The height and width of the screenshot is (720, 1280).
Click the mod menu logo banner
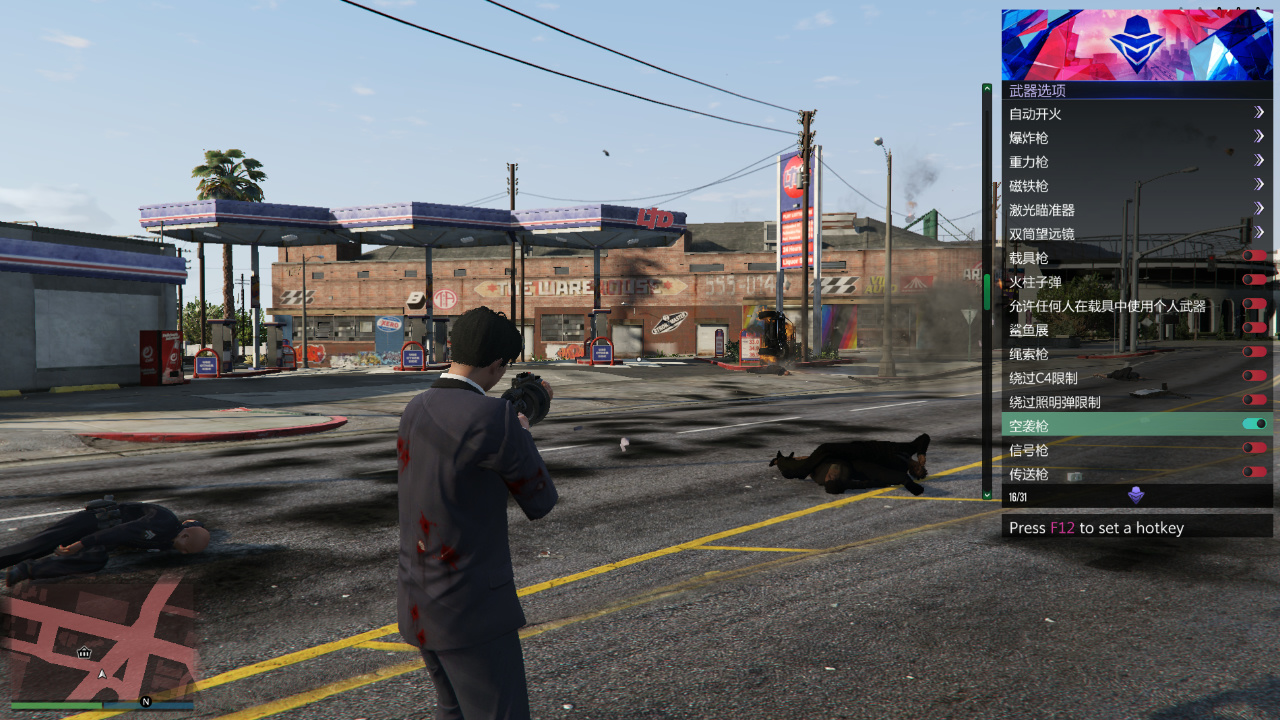click(x=1137, y=45)
